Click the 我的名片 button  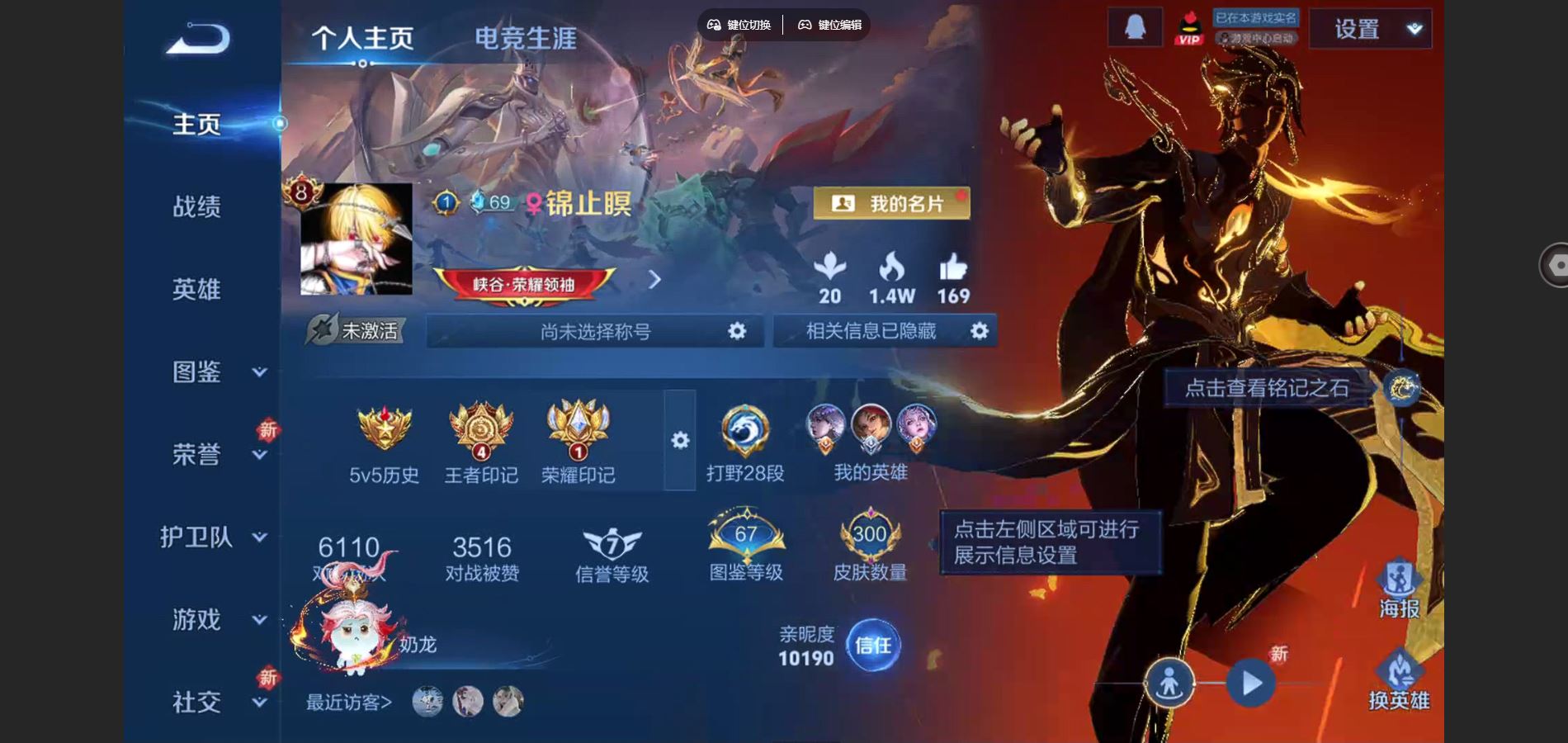coord(894,201)
